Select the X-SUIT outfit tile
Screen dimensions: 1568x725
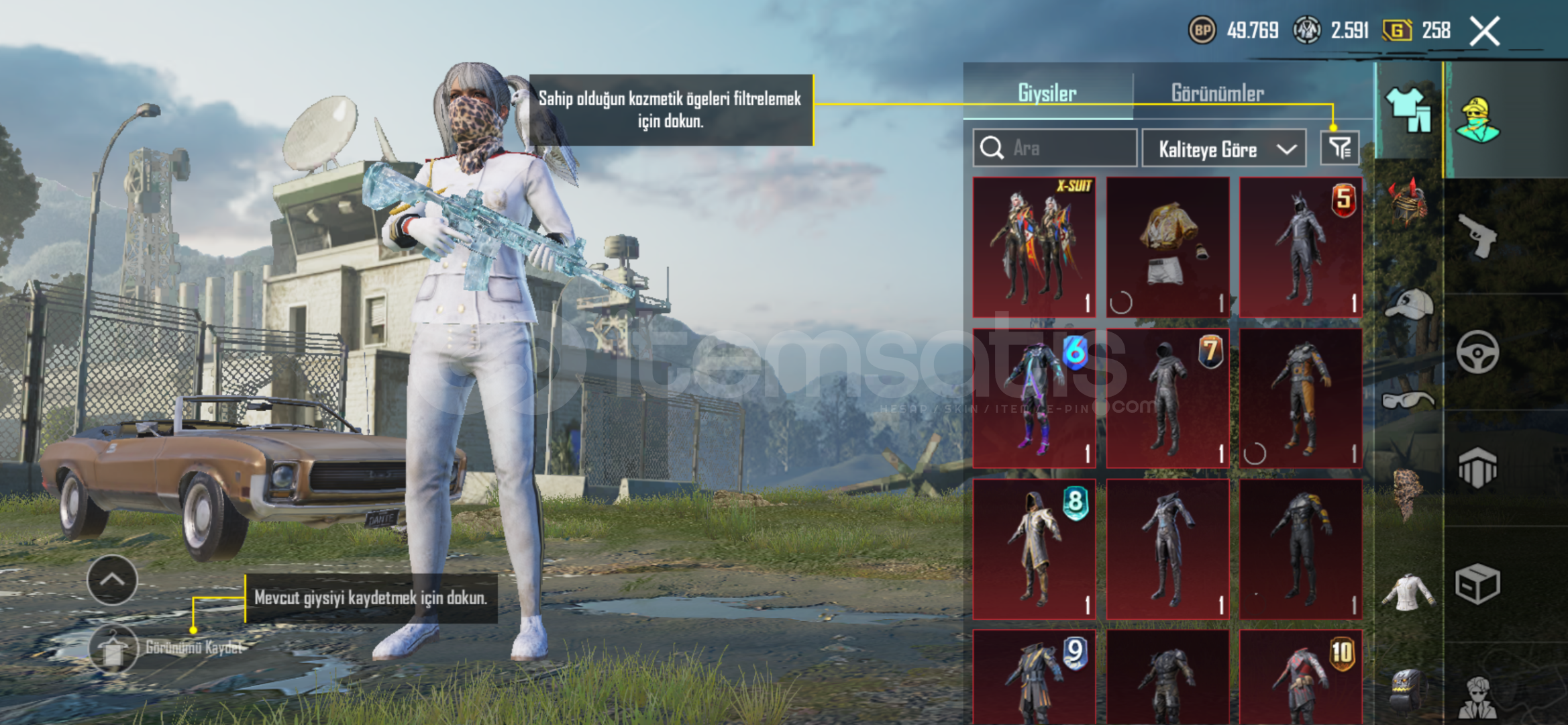(x=1034, y=247)
